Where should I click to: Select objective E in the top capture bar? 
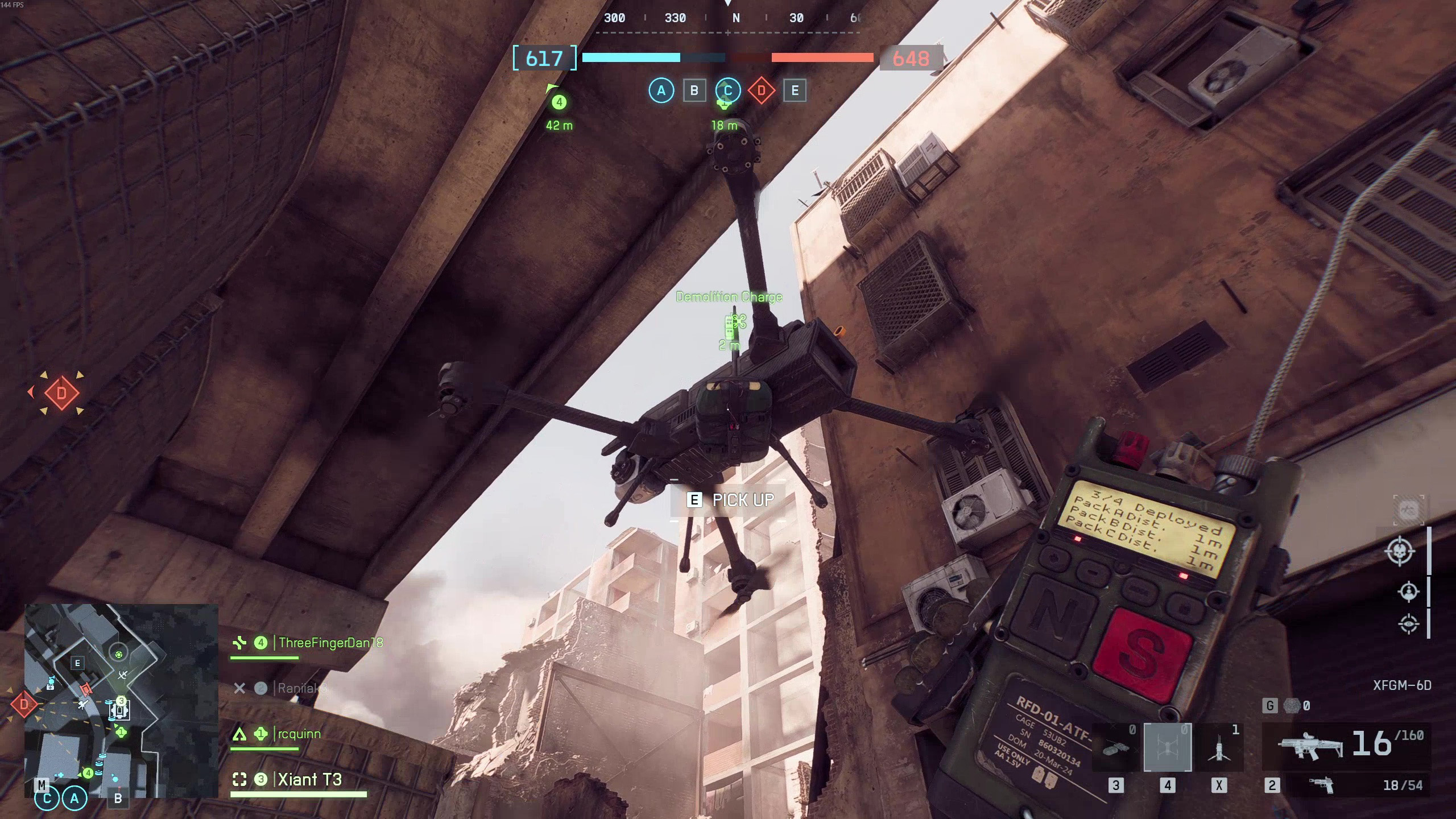coord(795,90)
